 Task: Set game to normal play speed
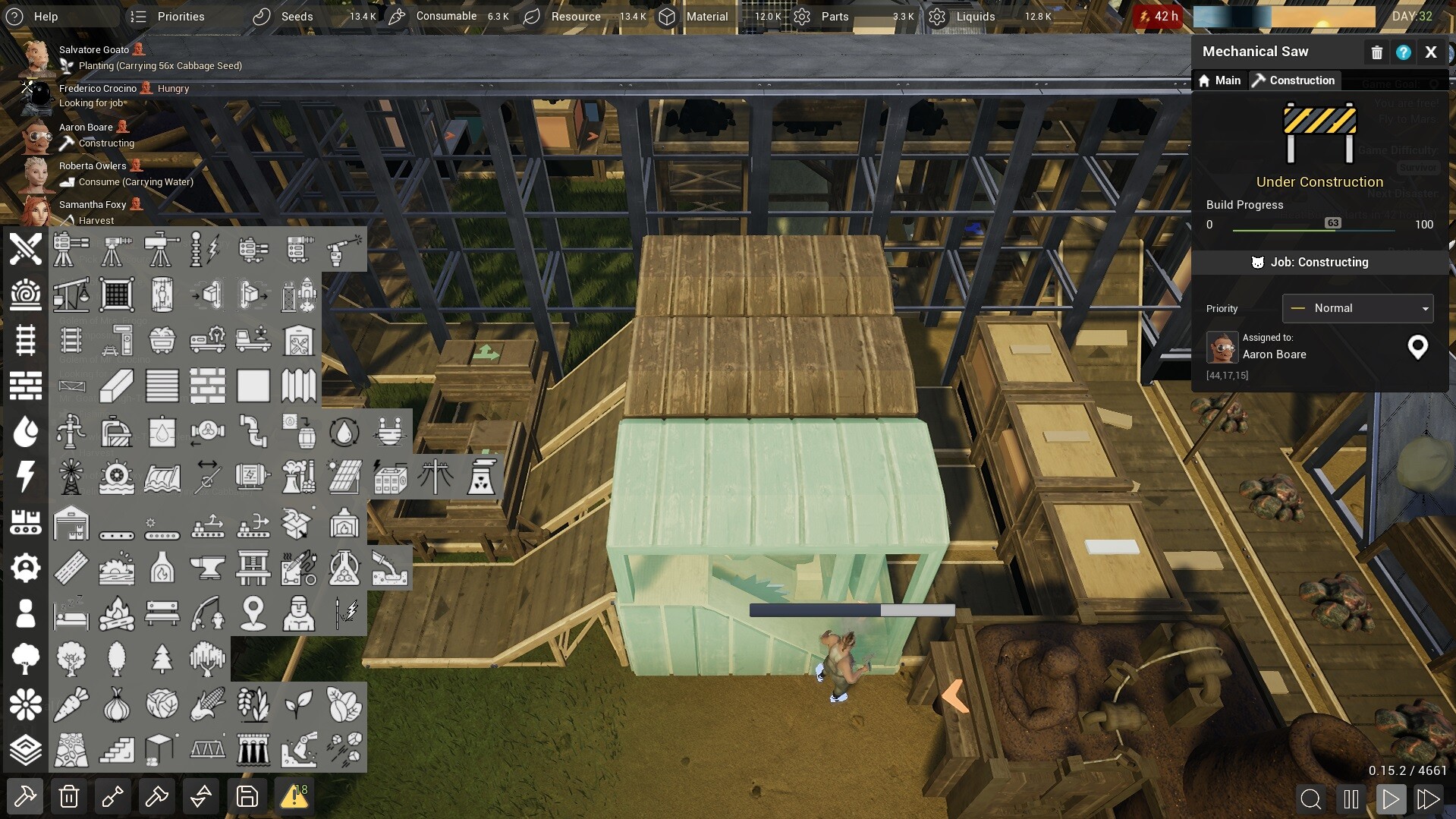pos(1390,799)
